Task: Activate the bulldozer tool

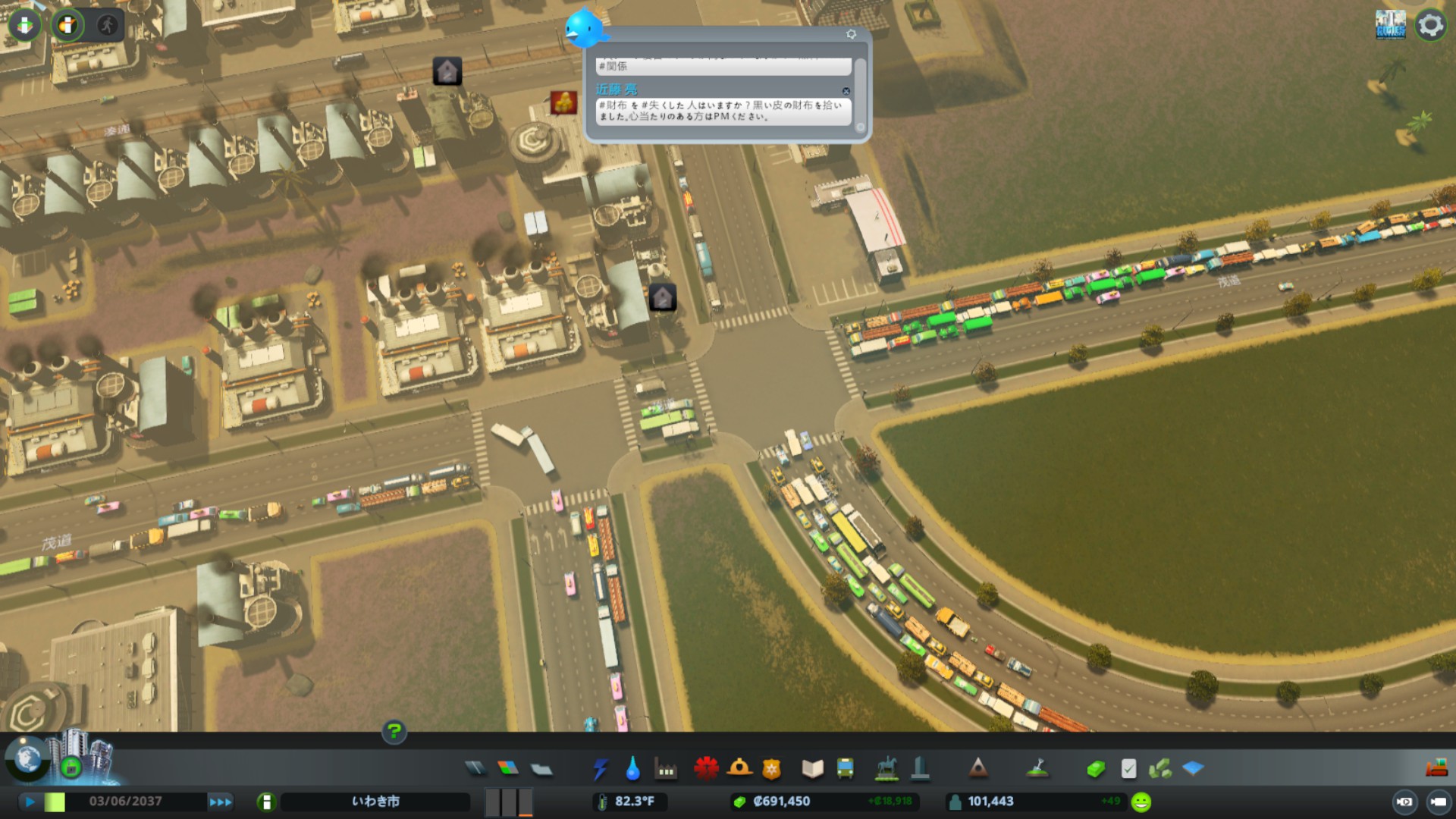Action: [x=1436, y=769]
